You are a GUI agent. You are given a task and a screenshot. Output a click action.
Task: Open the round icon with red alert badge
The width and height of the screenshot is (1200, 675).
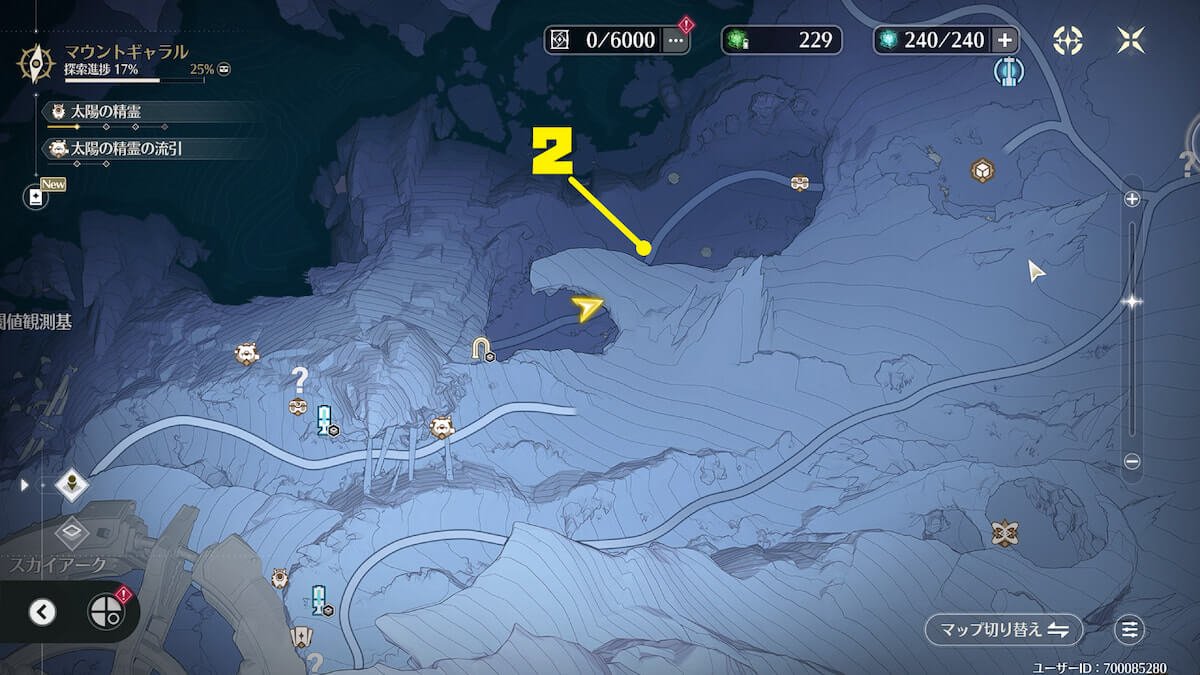106,611
